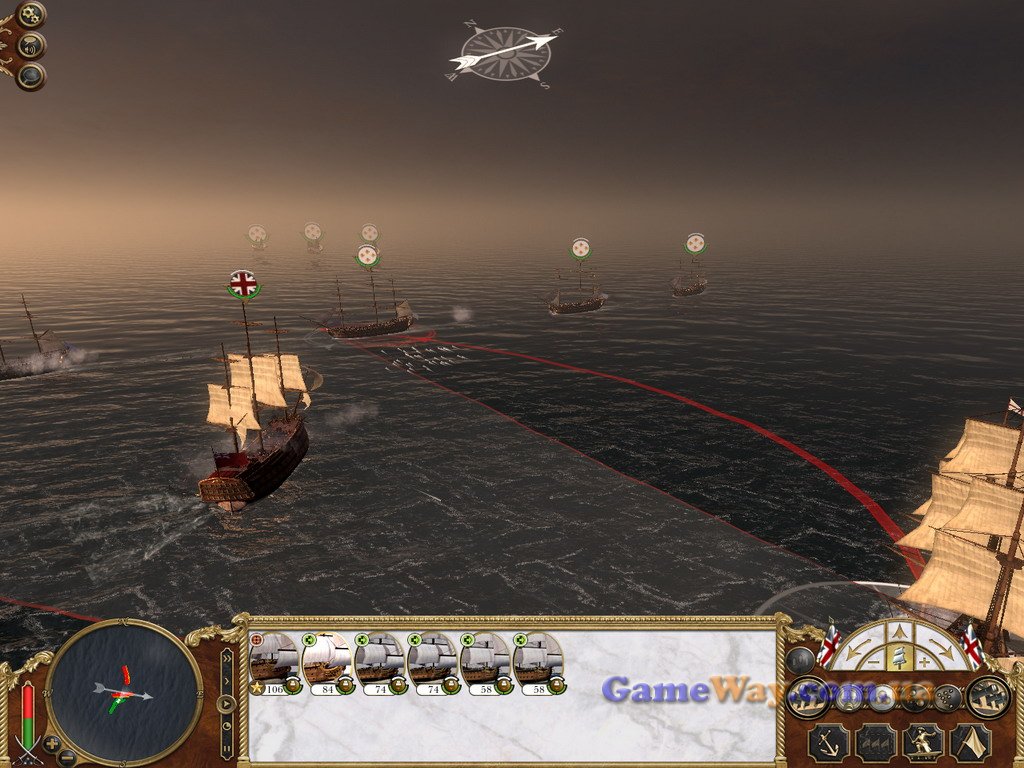The height and width of the screenshot is (768, 1024).
Task: Zoom in the radar with plus button
Action: pyautogui.click(x=52, y=743)
